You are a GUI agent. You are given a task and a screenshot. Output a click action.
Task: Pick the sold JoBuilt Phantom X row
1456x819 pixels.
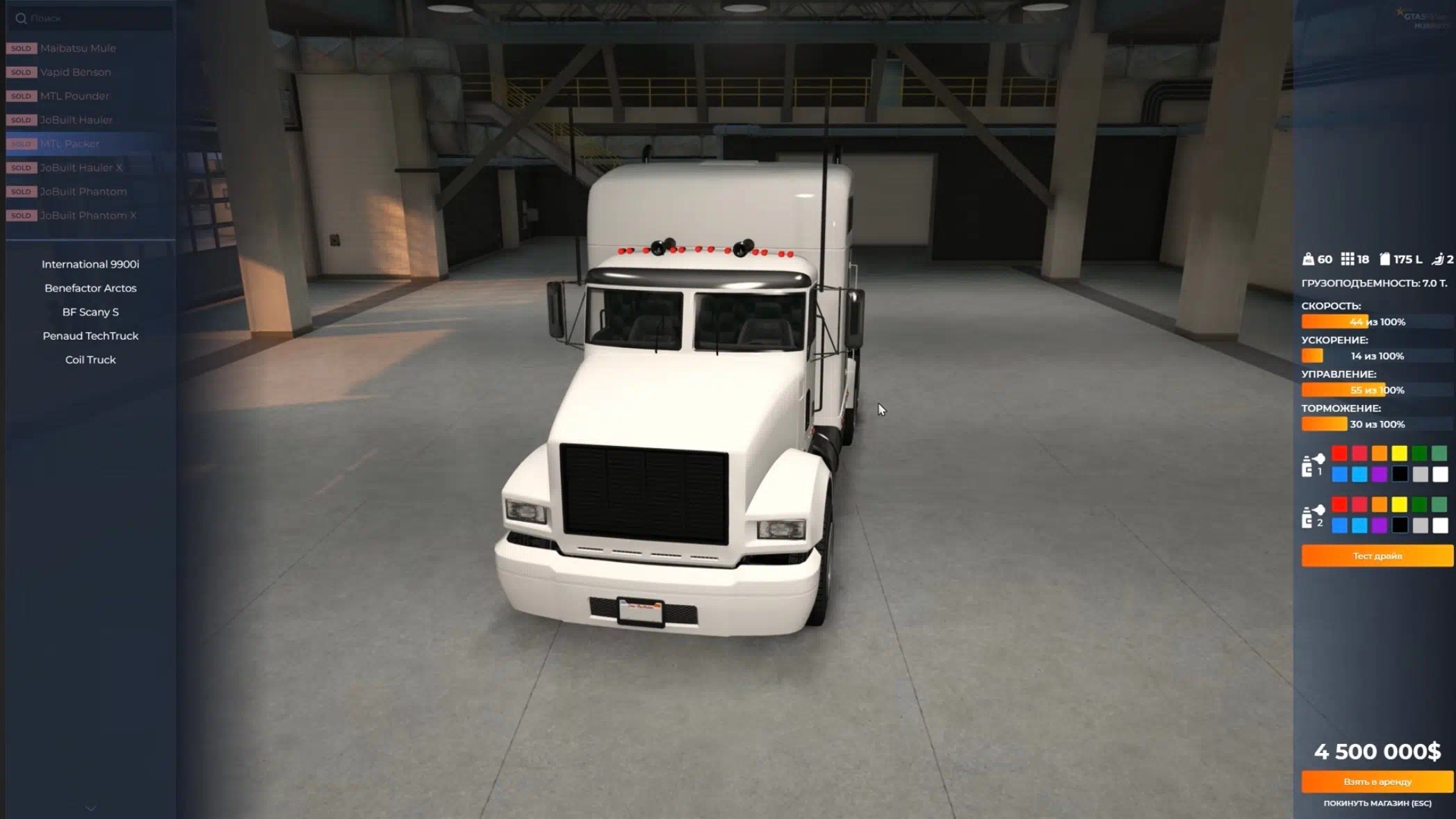pyautogui.click(x=88, y=215)
